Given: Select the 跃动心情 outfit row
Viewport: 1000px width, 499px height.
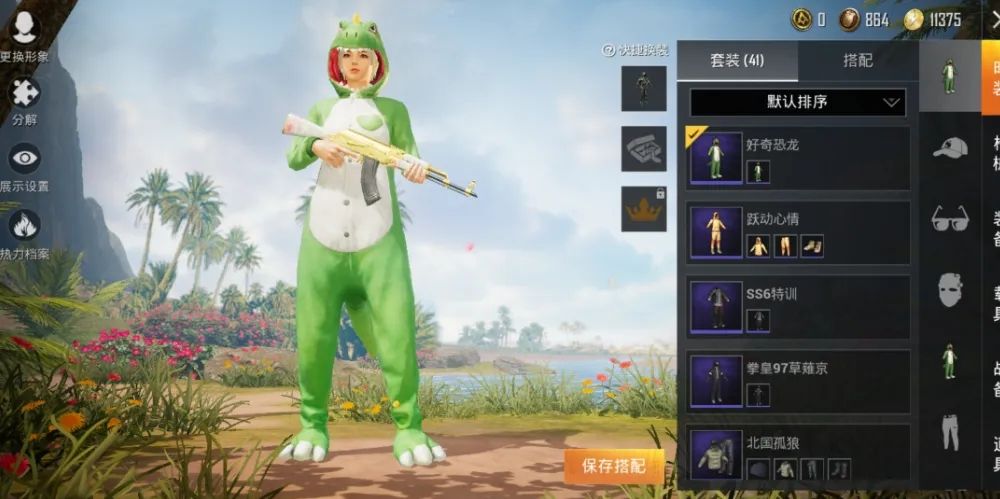Looking at the screenshot, I should tap(797, 232).
